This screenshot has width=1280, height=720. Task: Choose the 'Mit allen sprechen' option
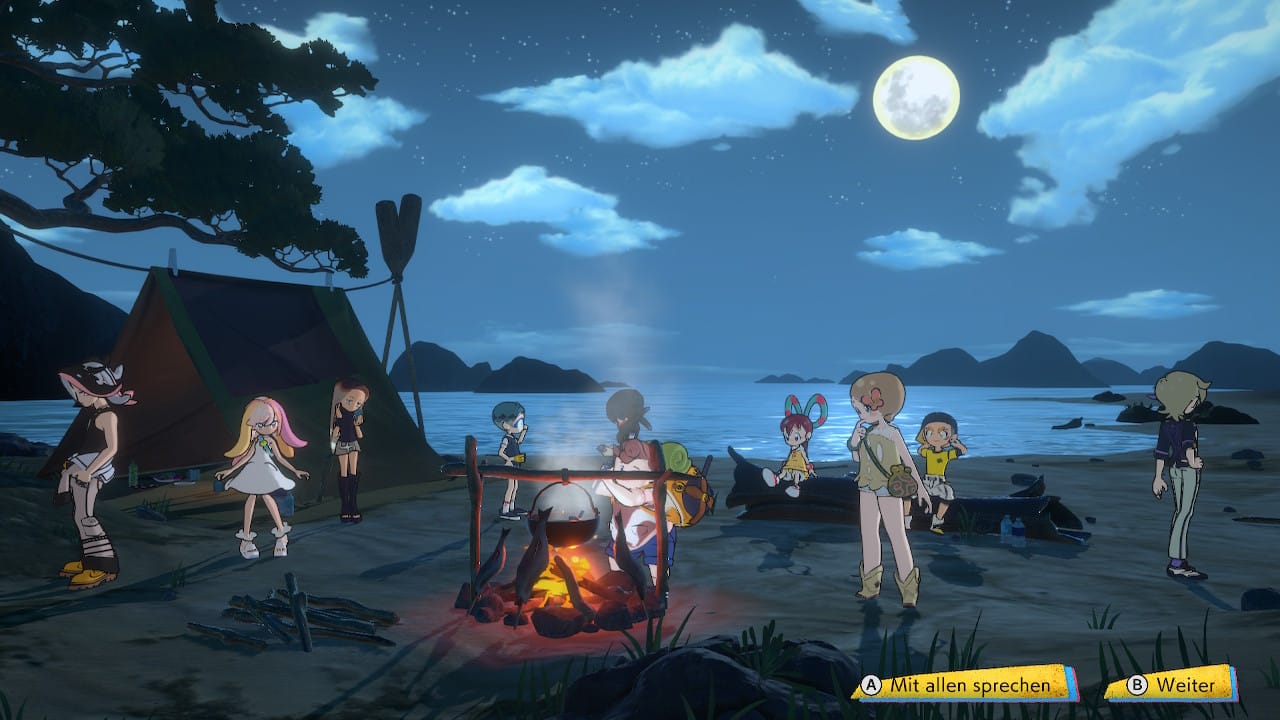point(963,685)
